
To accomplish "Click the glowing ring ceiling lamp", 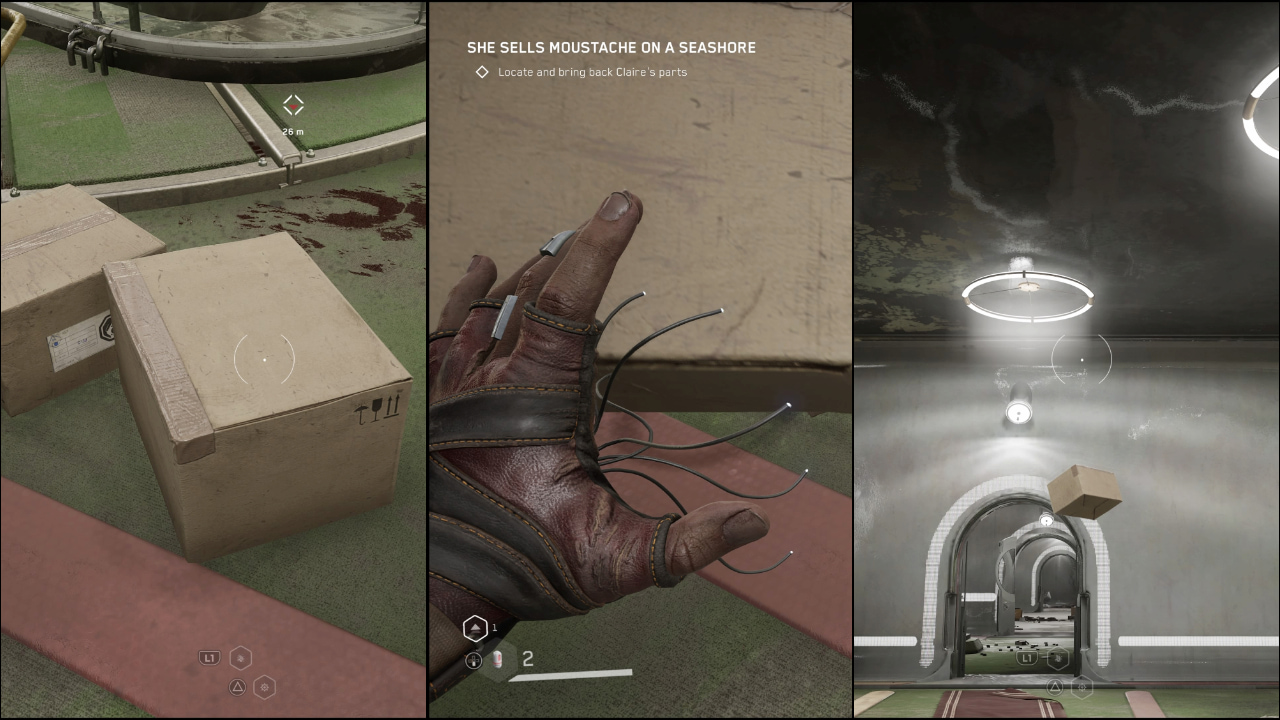I will (x=1027, y=295).
